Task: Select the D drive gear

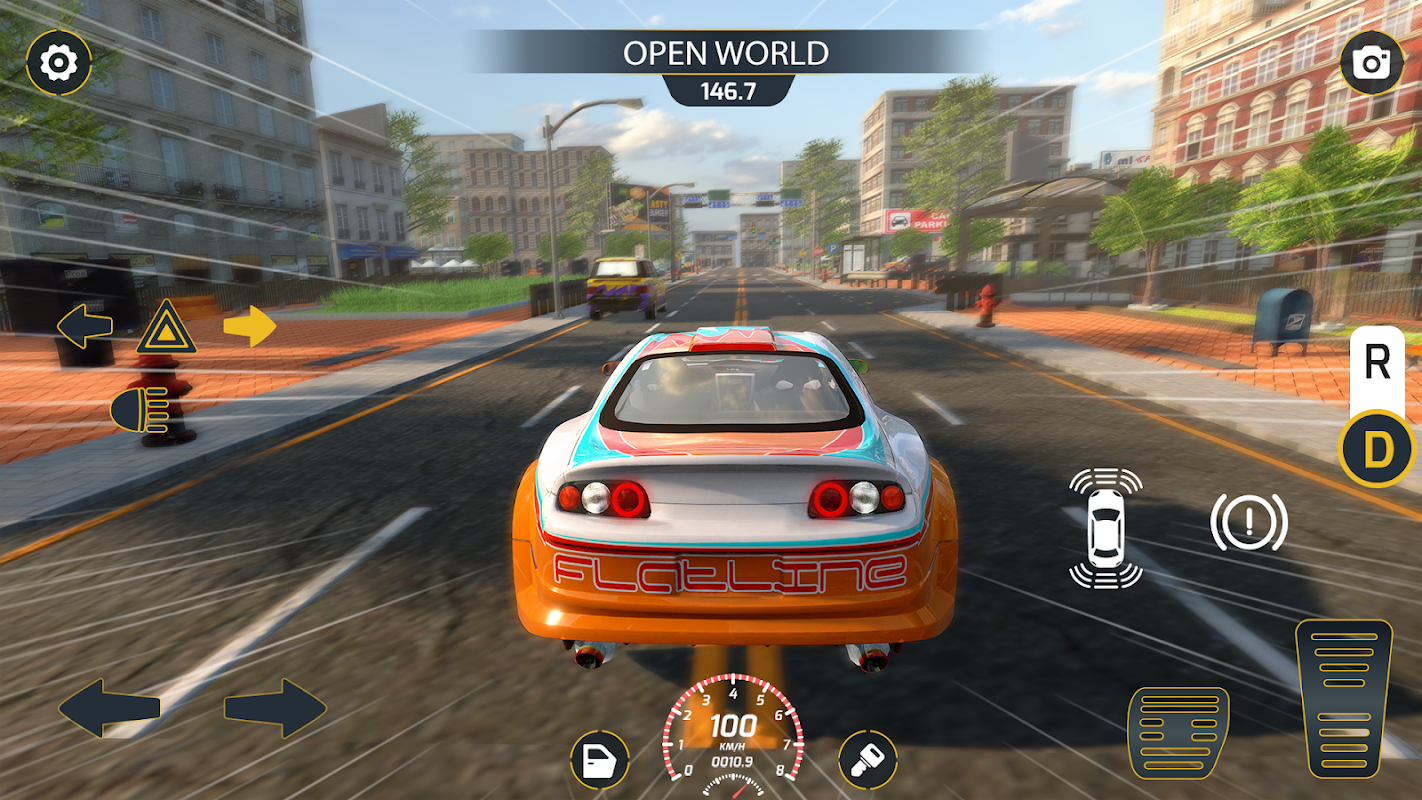Action: tap(1377, 449)
